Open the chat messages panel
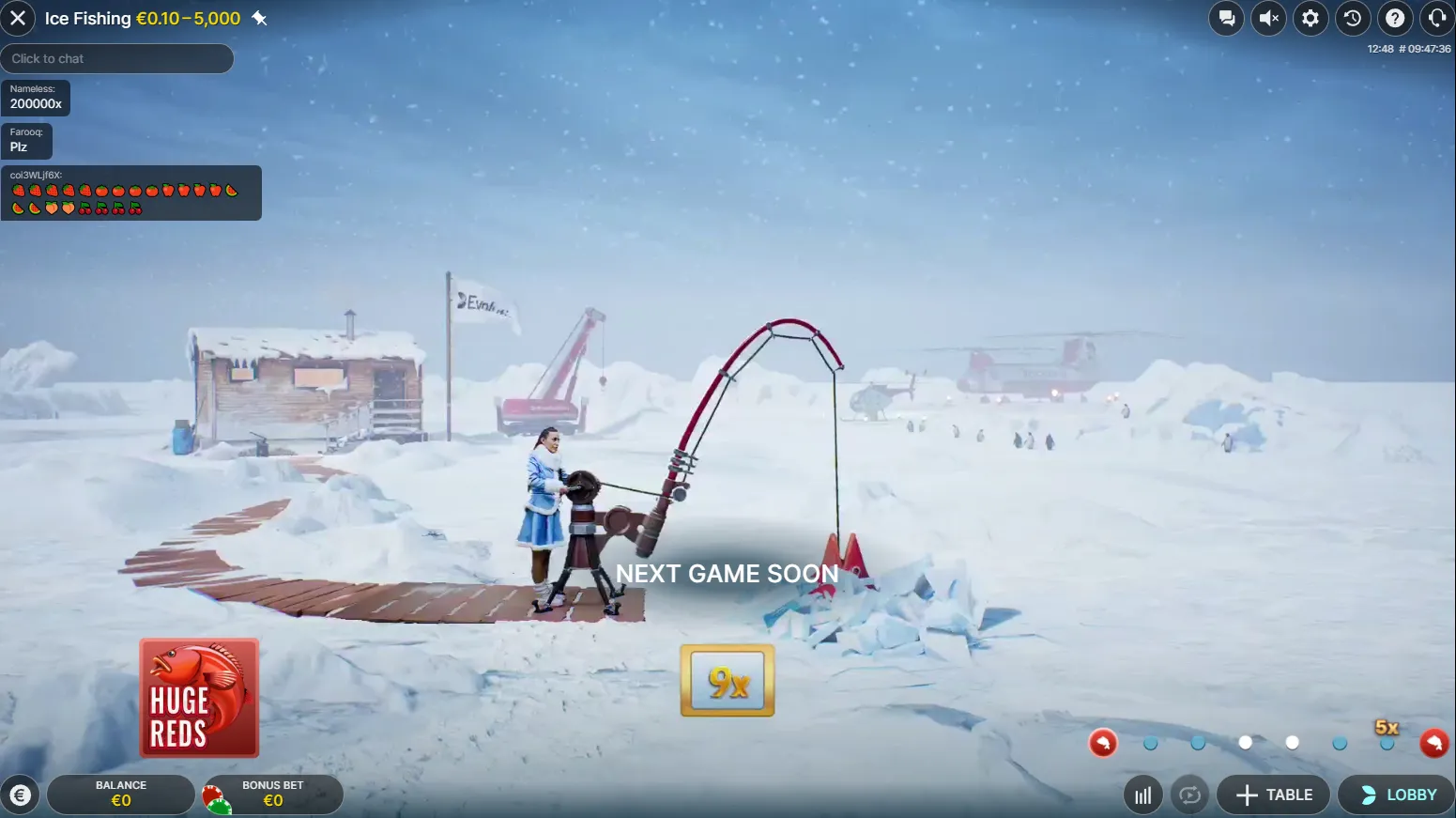 pyautogui.click(x=1226, y=18)
